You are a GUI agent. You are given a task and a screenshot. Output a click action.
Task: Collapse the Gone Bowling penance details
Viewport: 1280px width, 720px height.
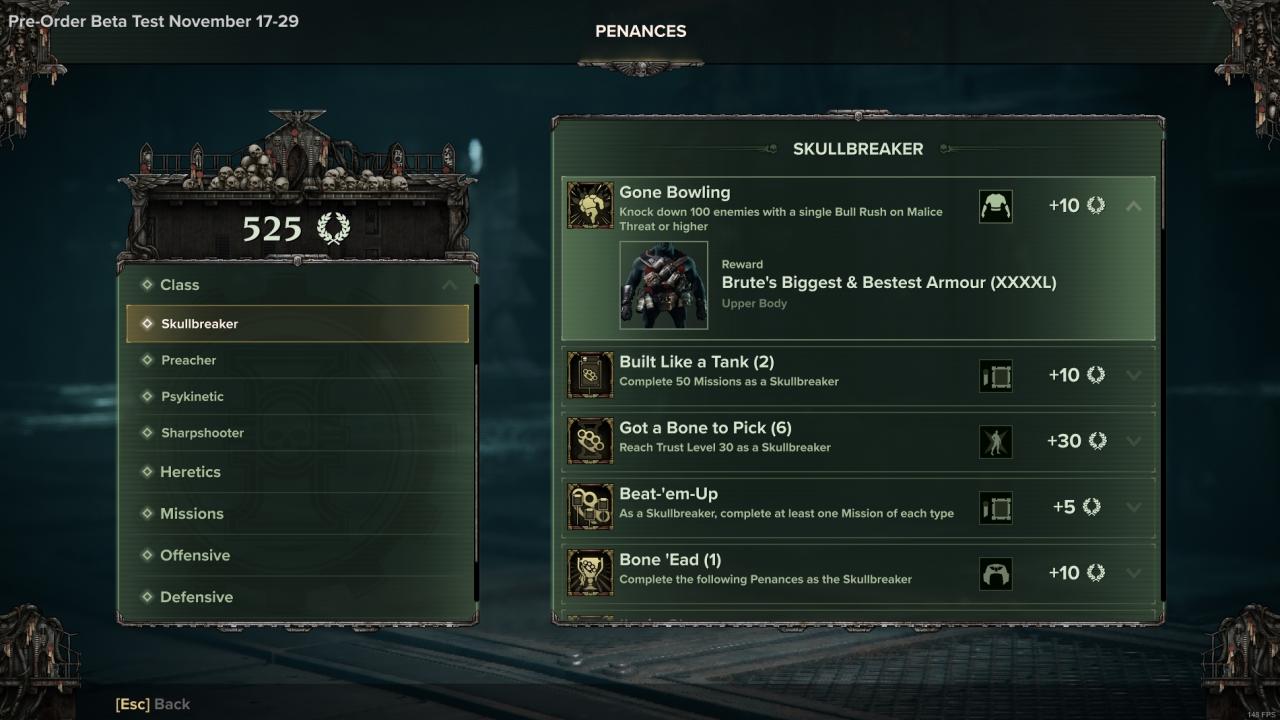[1133, 206]
